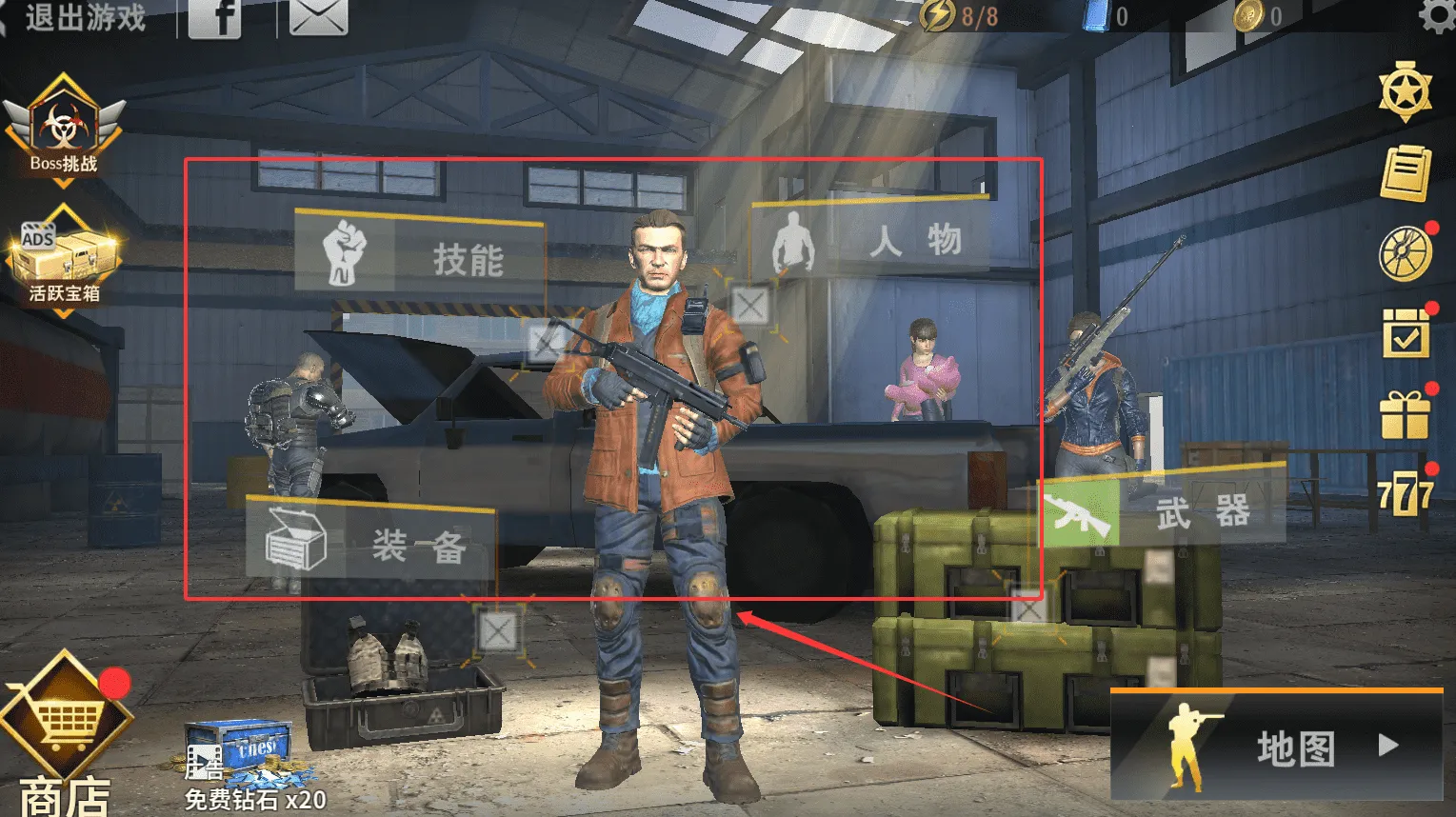This screenshot has width=1456, height=817.
Task: Open the mail envelope icon
Action: [318, 17]
